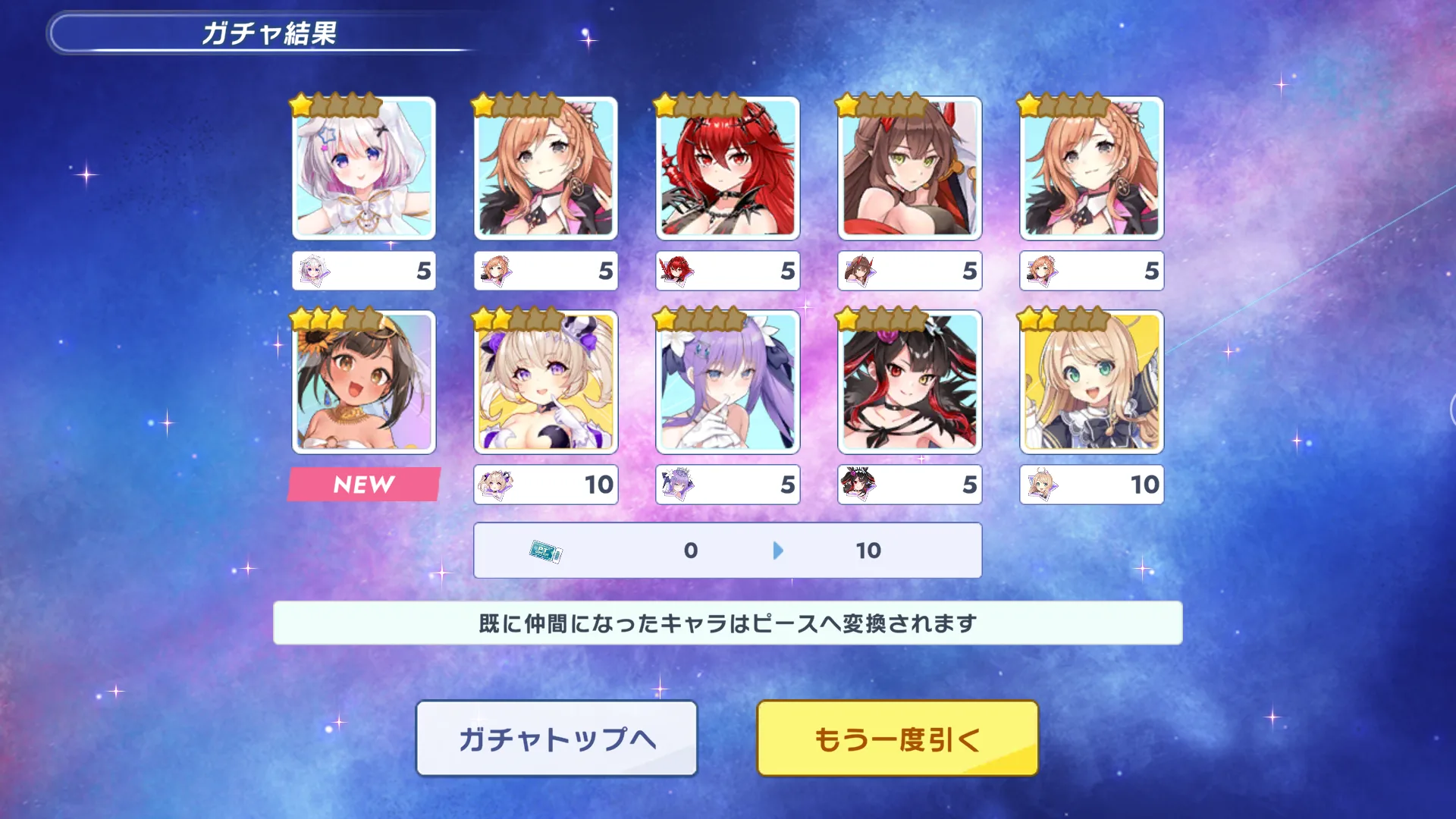
Task: Choose the red-haired girl character card
Action: [727, 168]
